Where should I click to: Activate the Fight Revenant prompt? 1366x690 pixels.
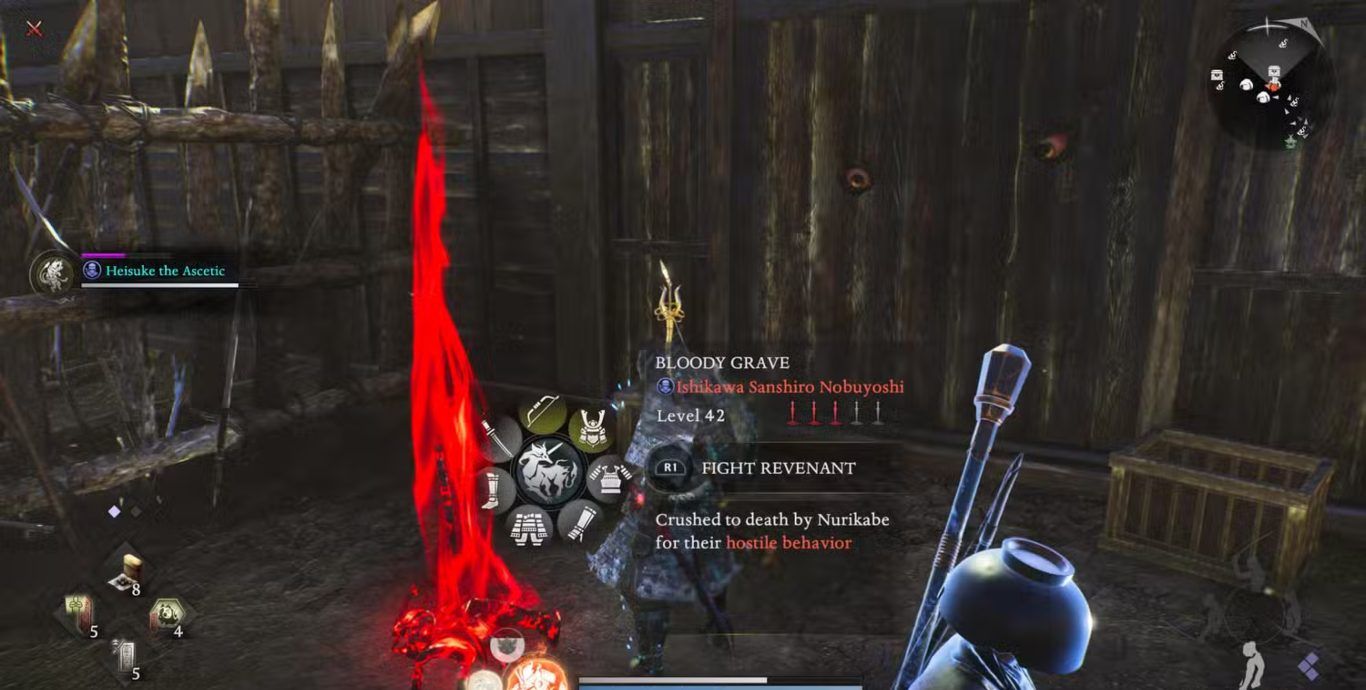(x=755, y=467)
